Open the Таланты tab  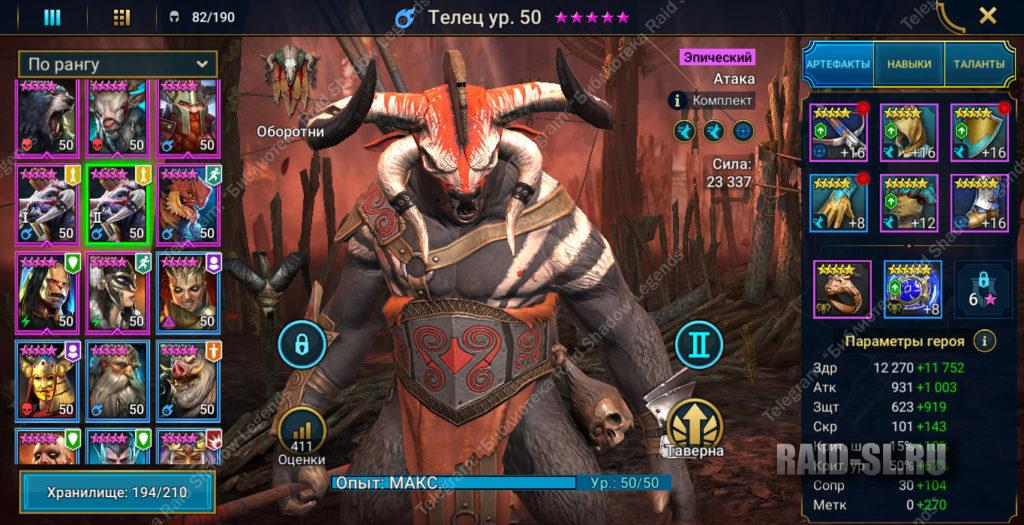[x=978, y=64]
